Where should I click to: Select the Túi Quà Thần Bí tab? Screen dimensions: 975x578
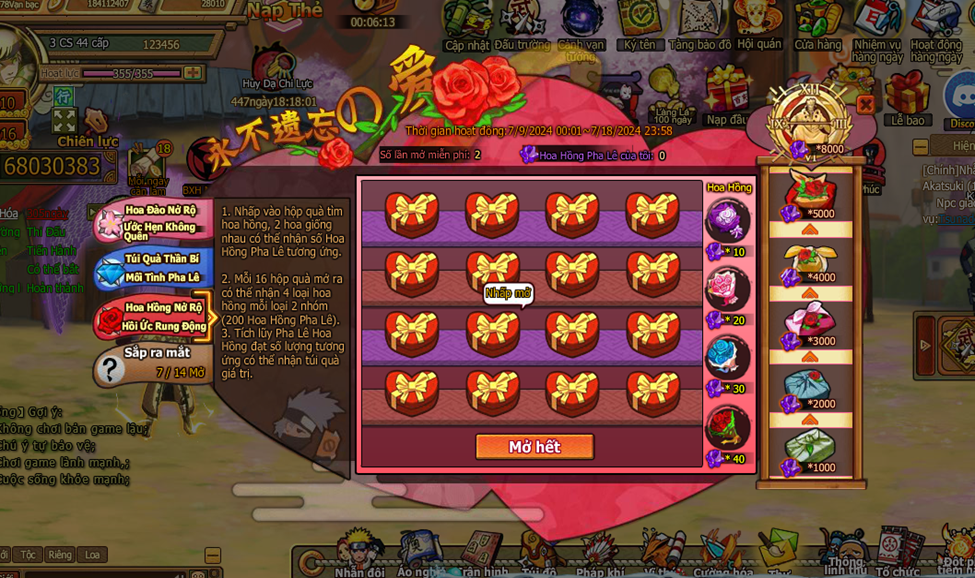[158, 268]
